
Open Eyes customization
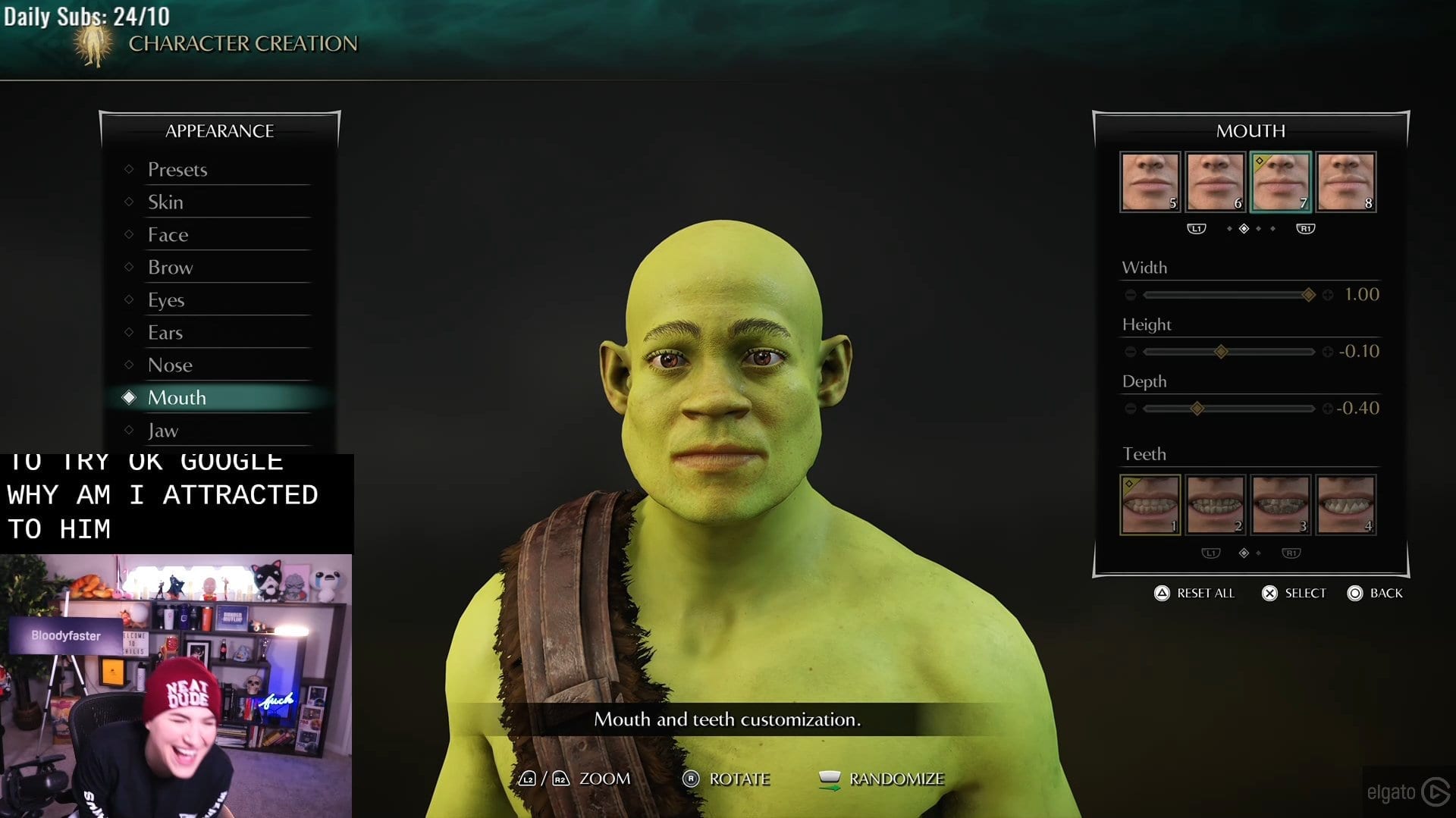point(166,299)
